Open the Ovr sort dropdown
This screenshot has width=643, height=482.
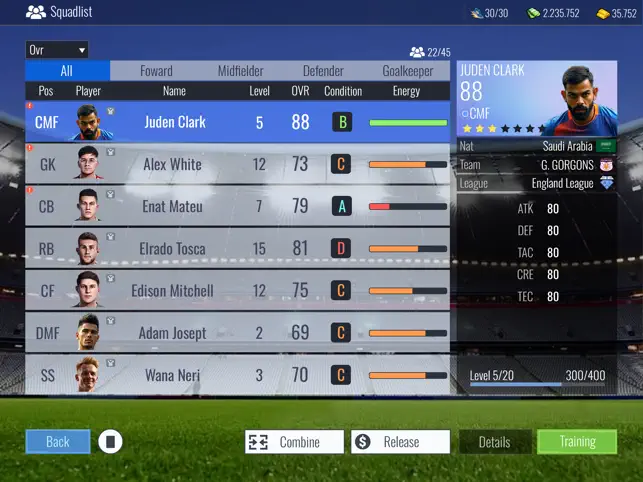tap(57, 49)
